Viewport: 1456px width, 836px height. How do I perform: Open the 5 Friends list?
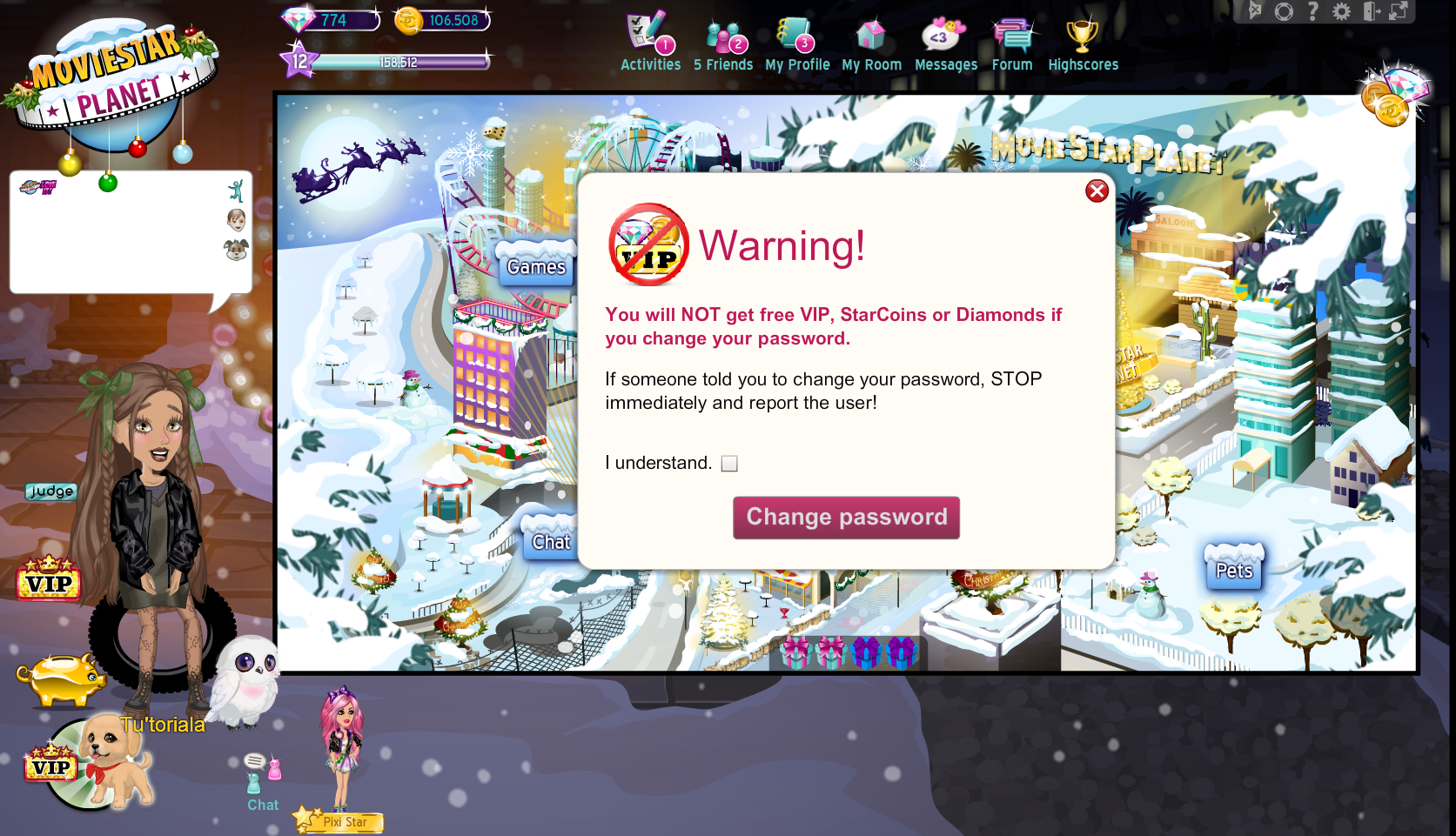pyautogui.click(x=724, y=39)
